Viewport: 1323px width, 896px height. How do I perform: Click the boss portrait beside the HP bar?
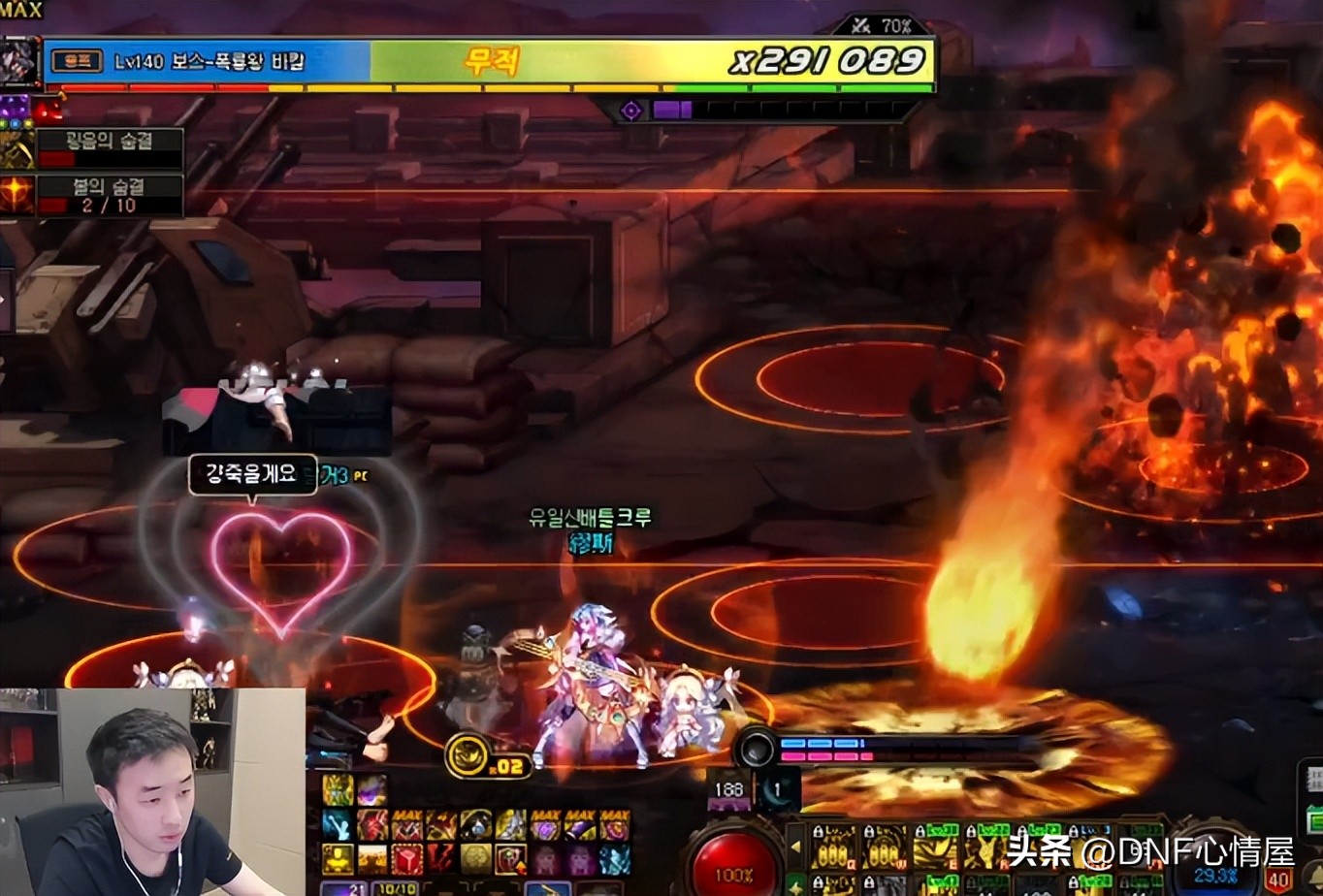[x=20, y=60]
